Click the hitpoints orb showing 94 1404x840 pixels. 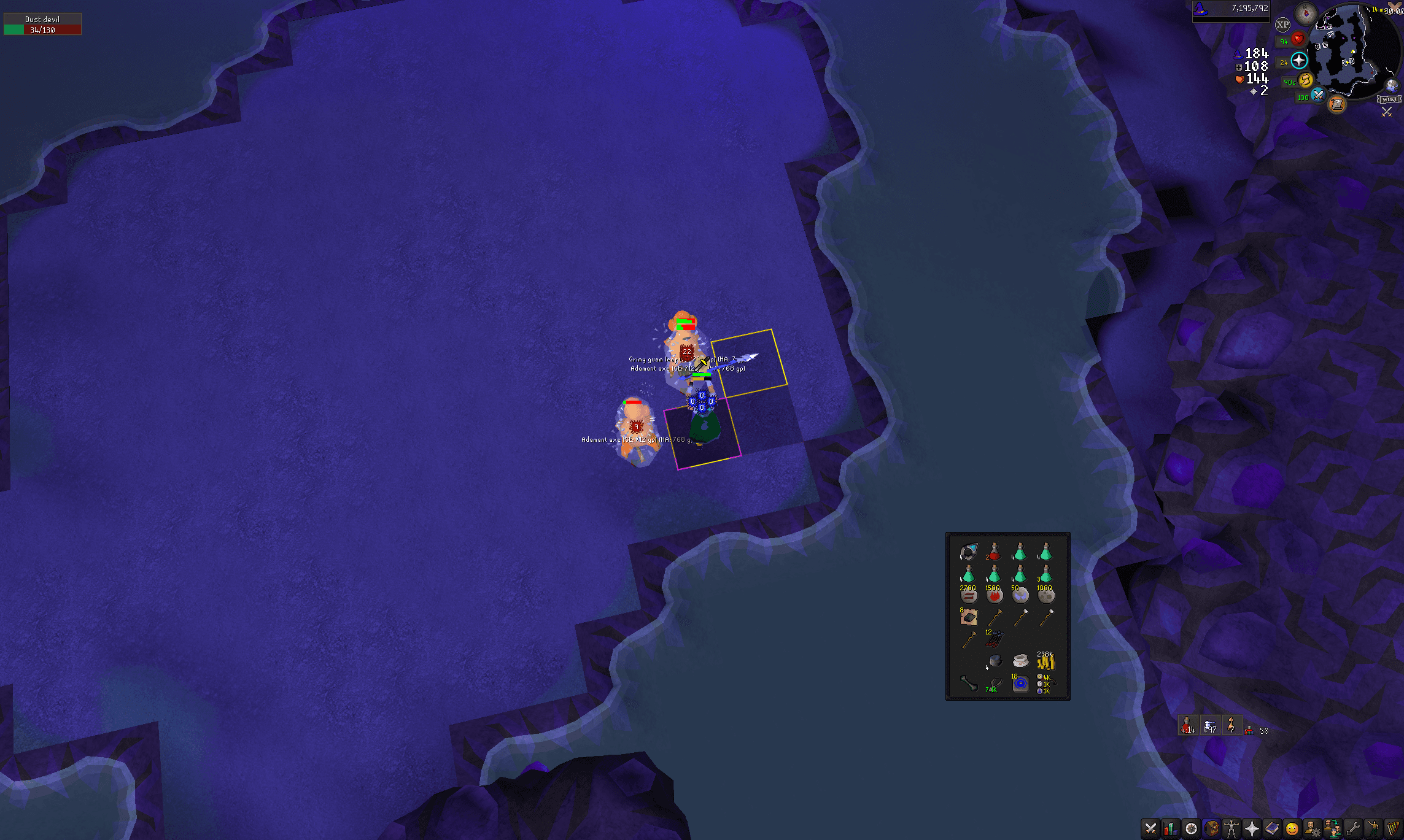(1298, 40)
